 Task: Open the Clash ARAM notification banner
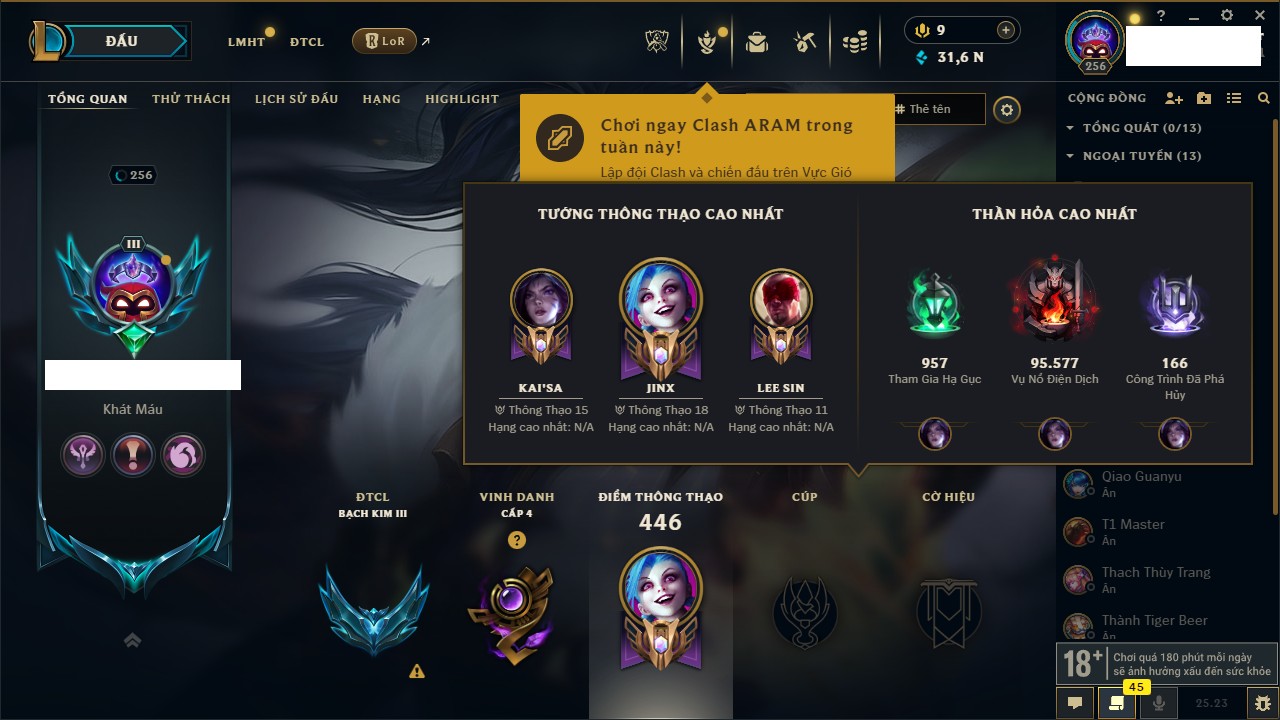coord(706,138)
